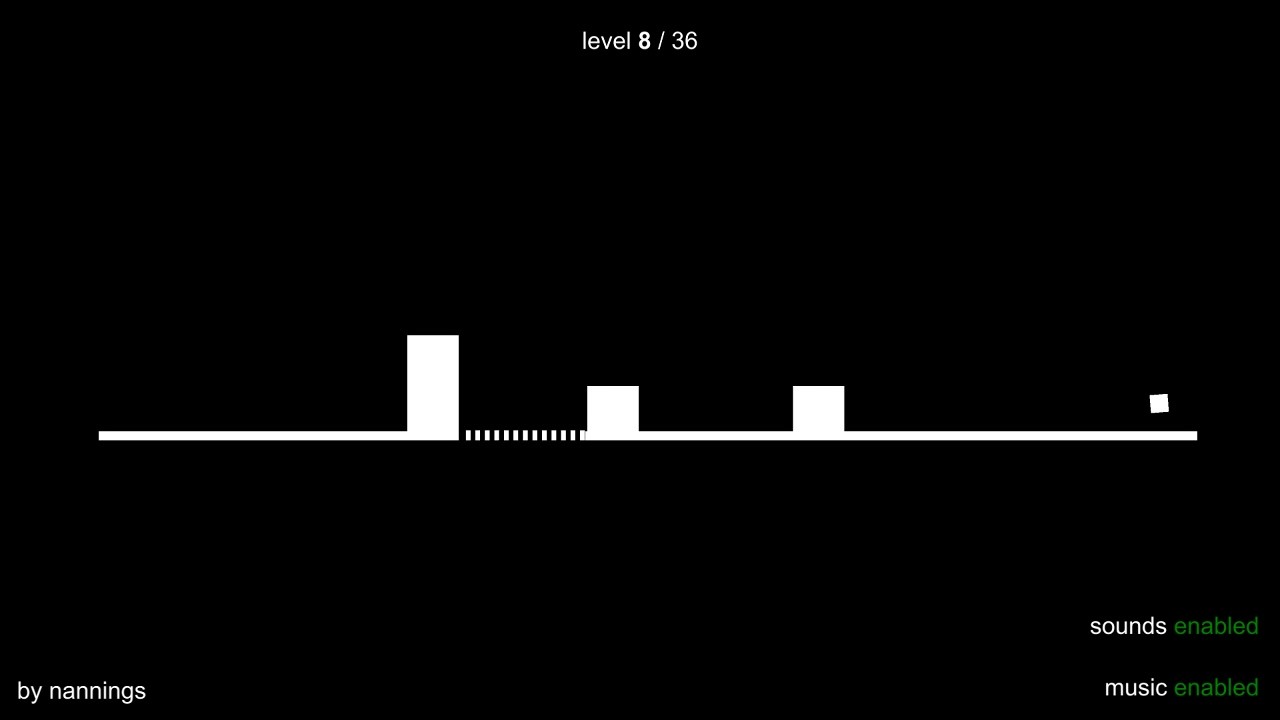
Task: Click the 'music' label text
Action: pyautogui.click(x=1135, y=688)
